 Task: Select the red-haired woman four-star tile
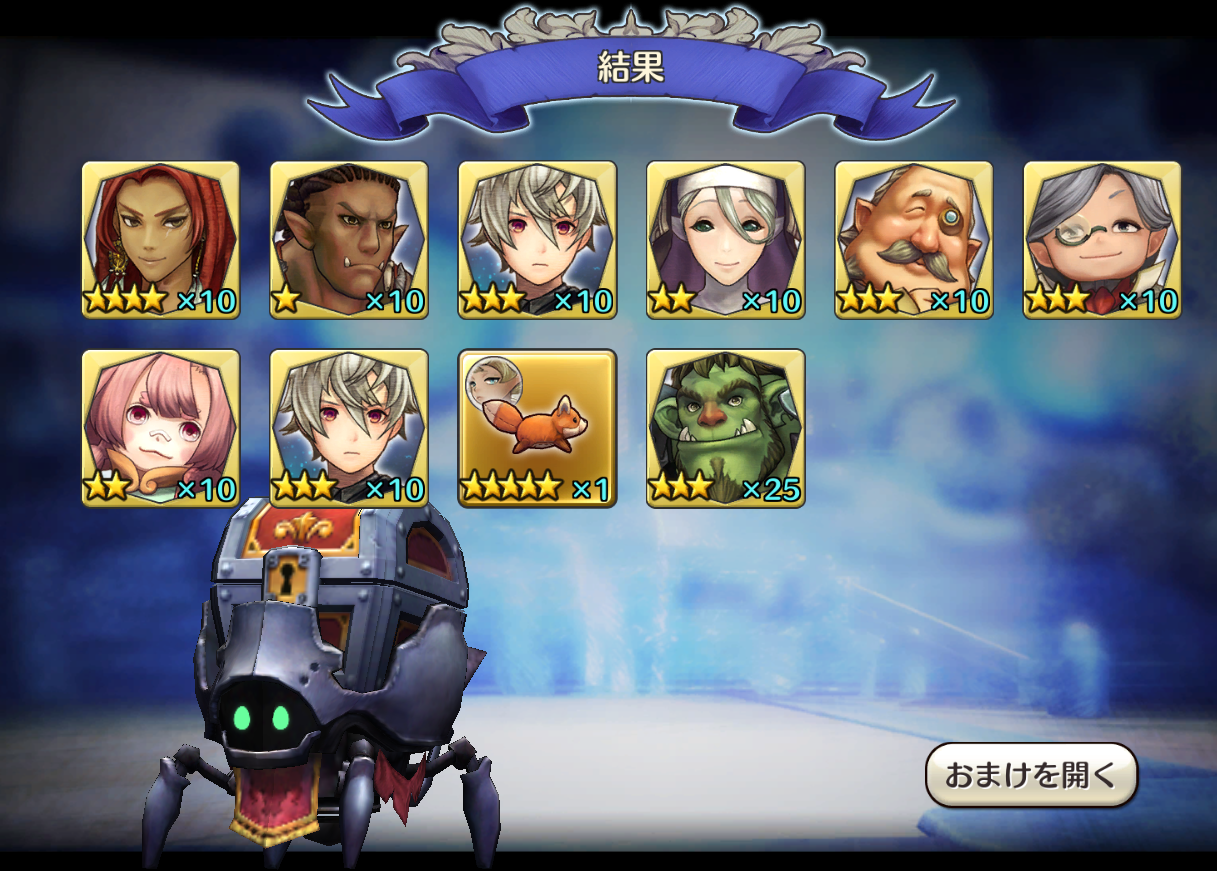click(160, 240)
